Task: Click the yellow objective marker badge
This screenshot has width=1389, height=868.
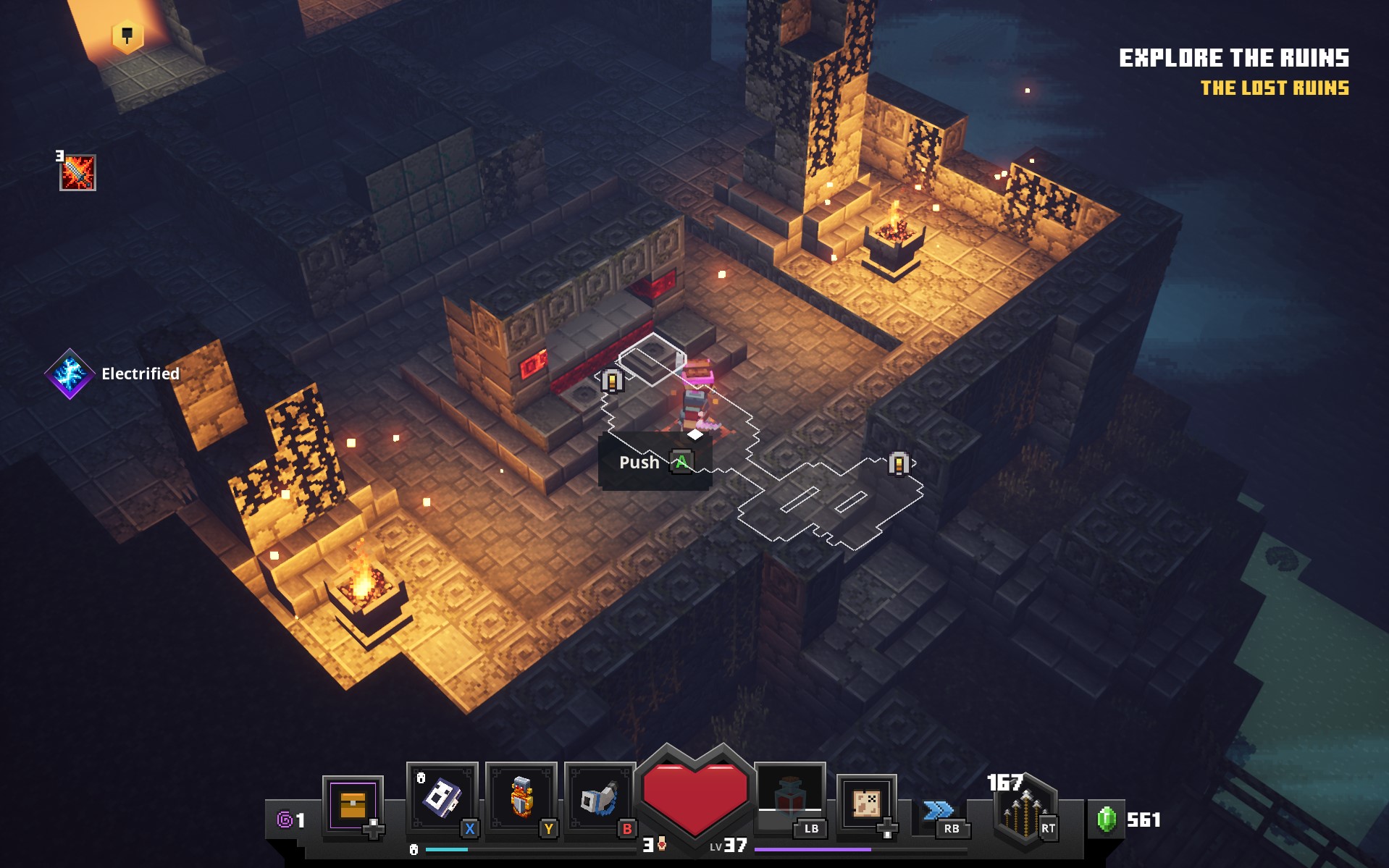Action: click(x=127, y=35)
